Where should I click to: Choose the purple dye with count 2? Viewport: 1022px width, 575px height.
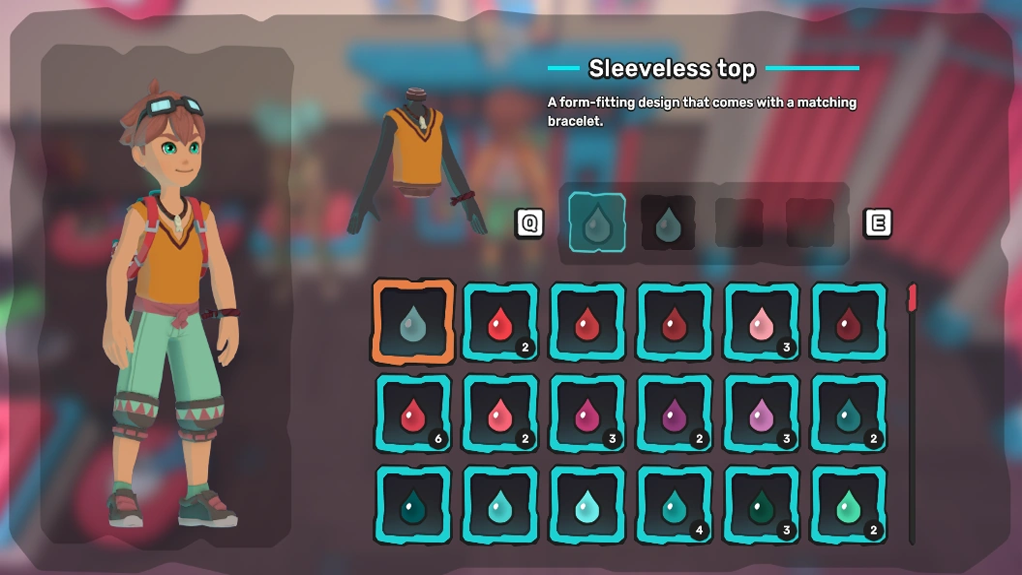click(x=674, y=414)
